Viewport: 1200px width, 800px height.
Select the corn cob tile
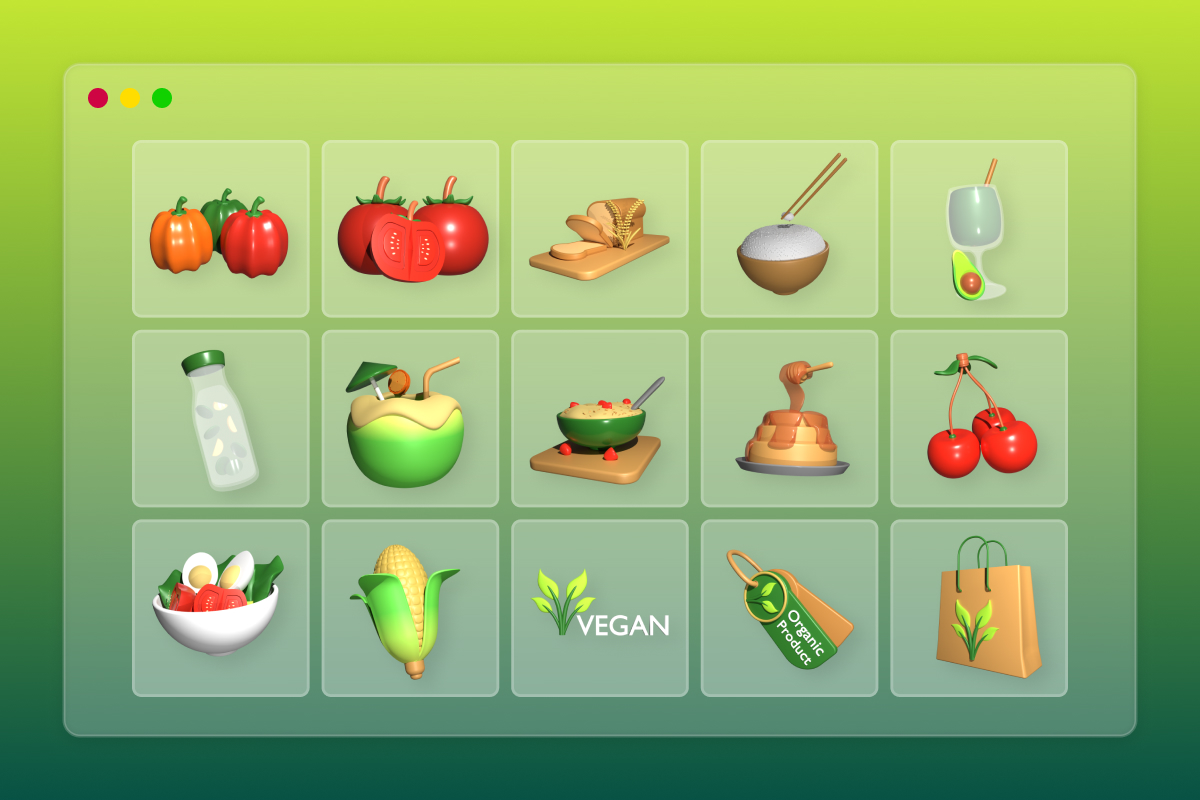click(410, 608)
